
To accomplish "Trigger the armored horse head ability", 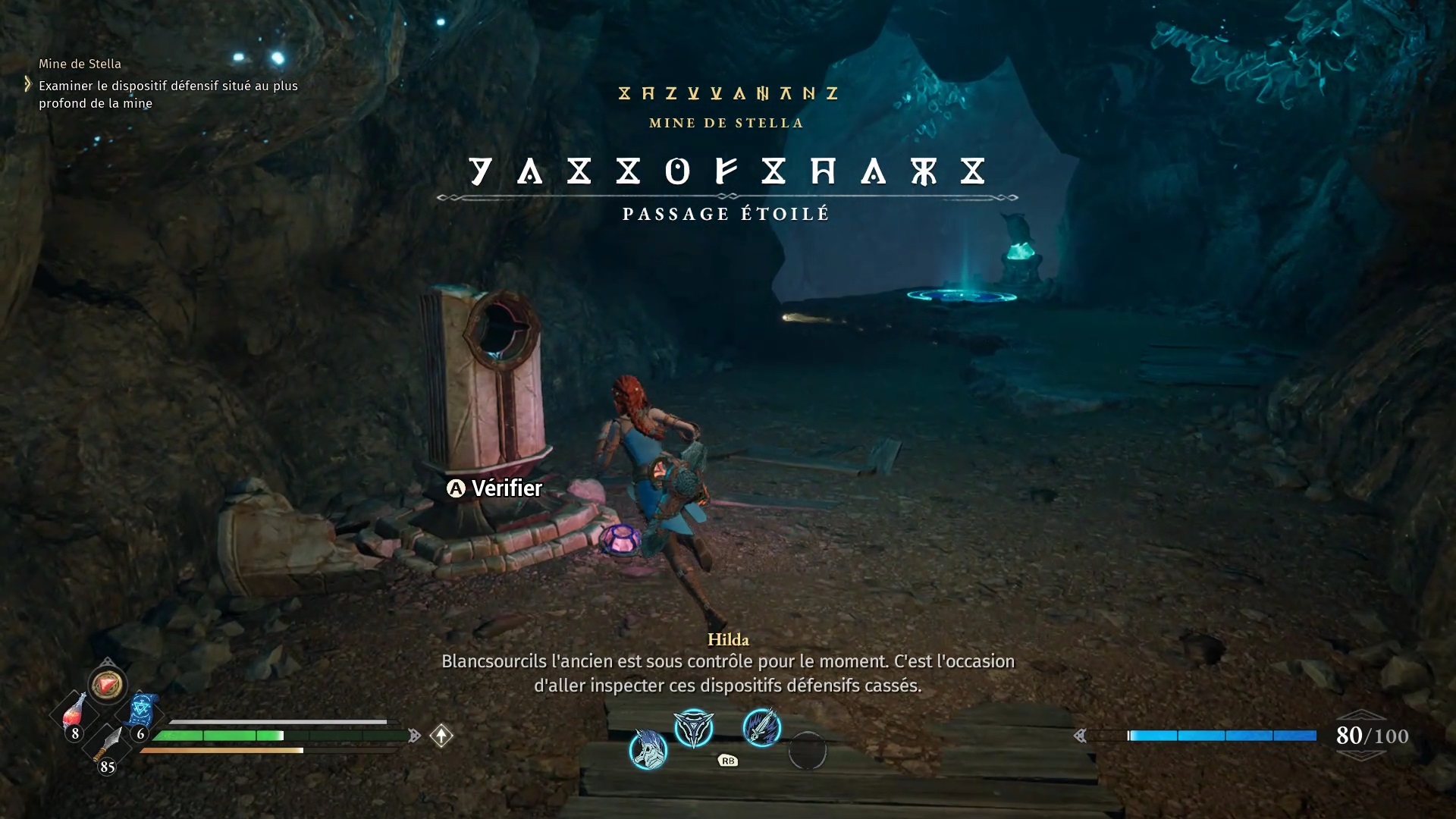I will [648, 749].
